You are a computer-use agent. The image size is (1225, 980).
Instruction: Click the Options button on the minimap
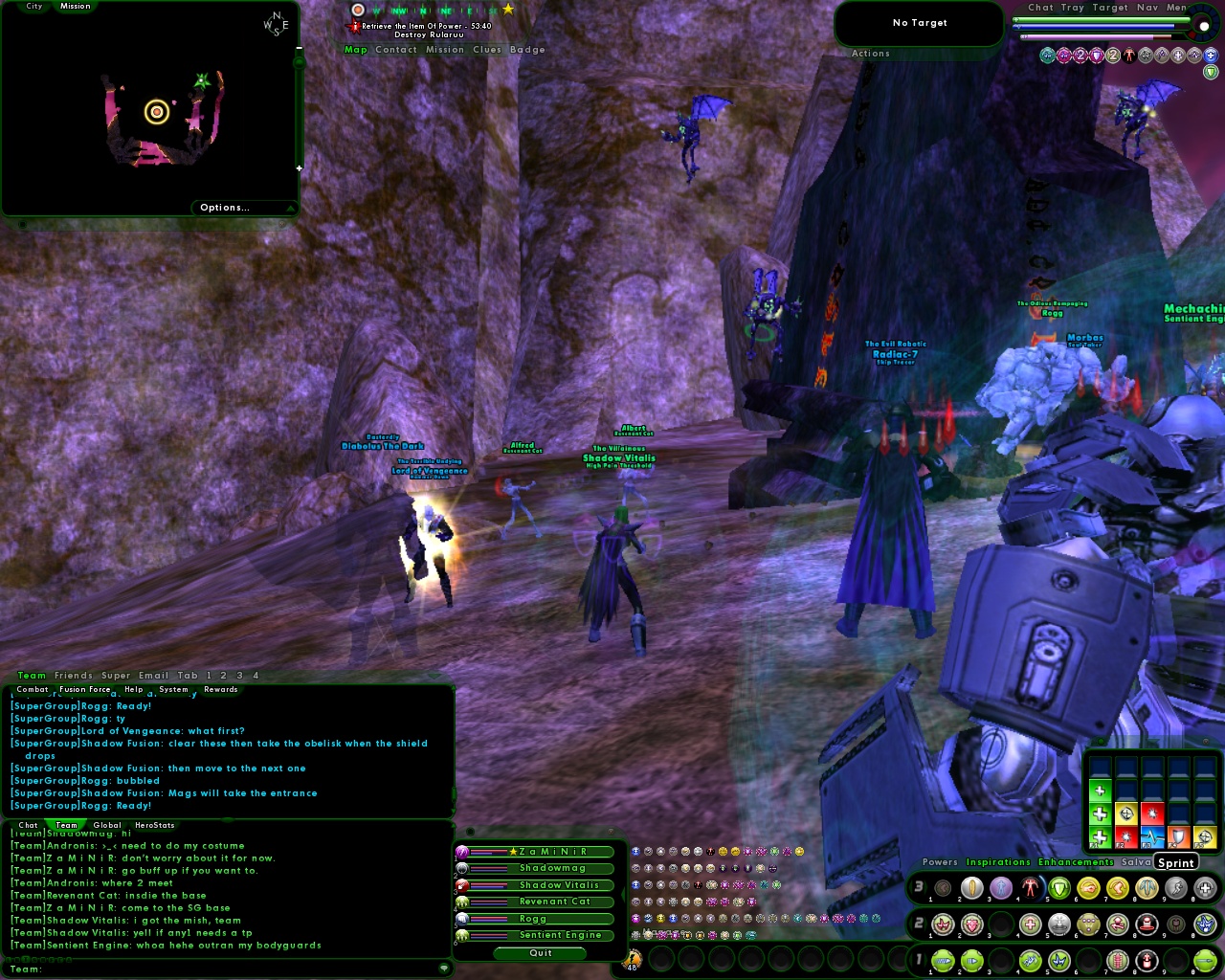224,207
